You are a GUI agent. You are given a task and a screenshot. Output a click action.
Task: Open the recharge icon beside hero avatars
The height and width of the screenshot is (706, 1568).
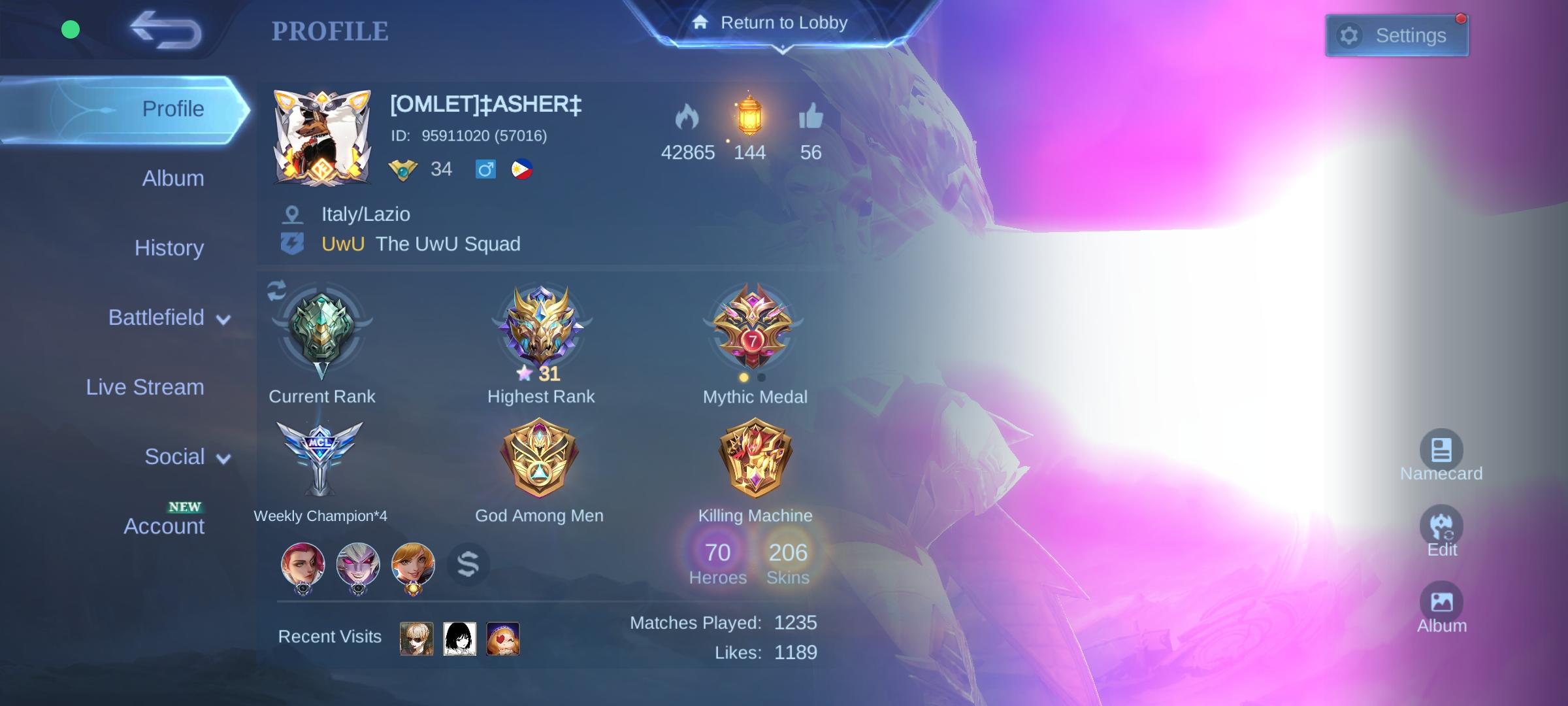click(468, 565)
